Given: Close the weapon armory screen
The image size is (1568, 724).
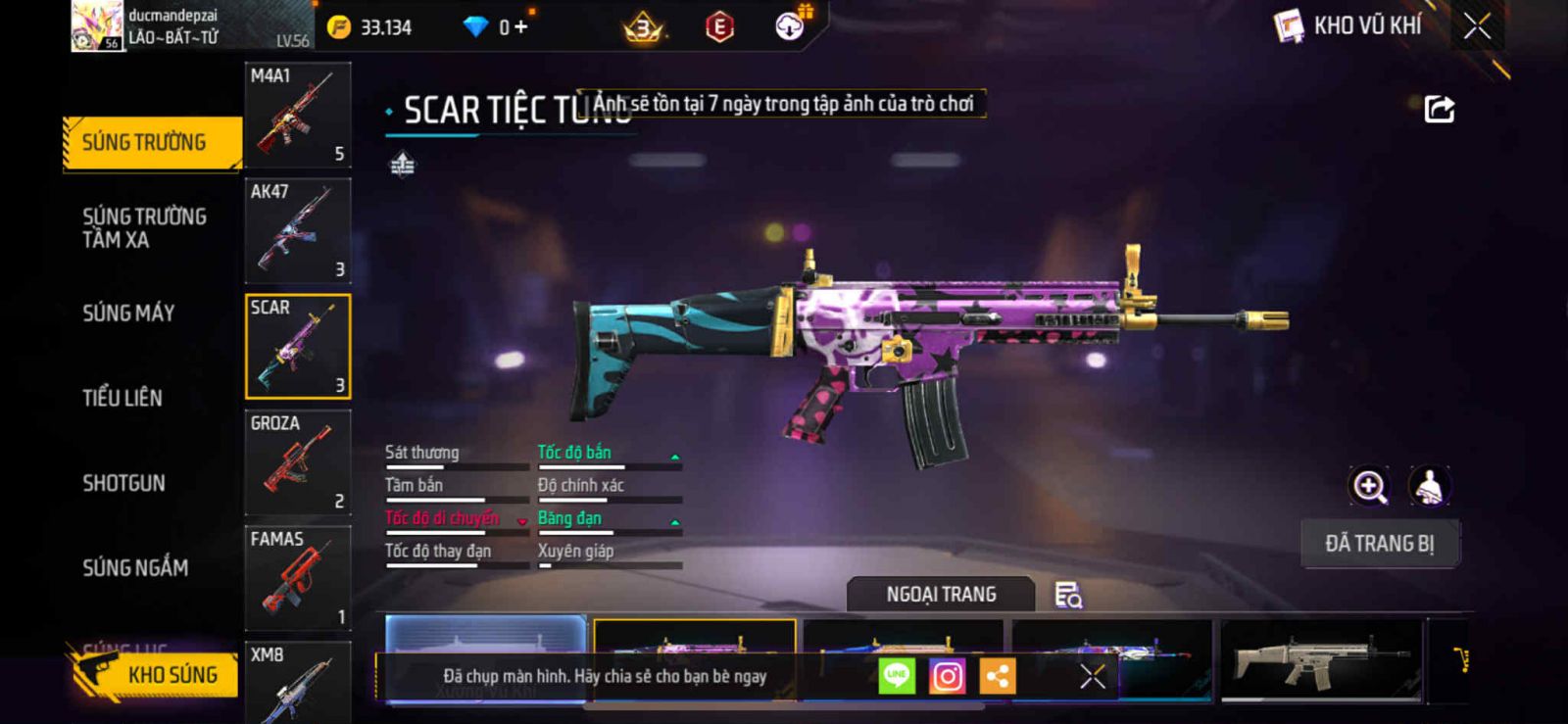Looking at the screenshot, I should pyautogui.click(x=1477, y=26).
